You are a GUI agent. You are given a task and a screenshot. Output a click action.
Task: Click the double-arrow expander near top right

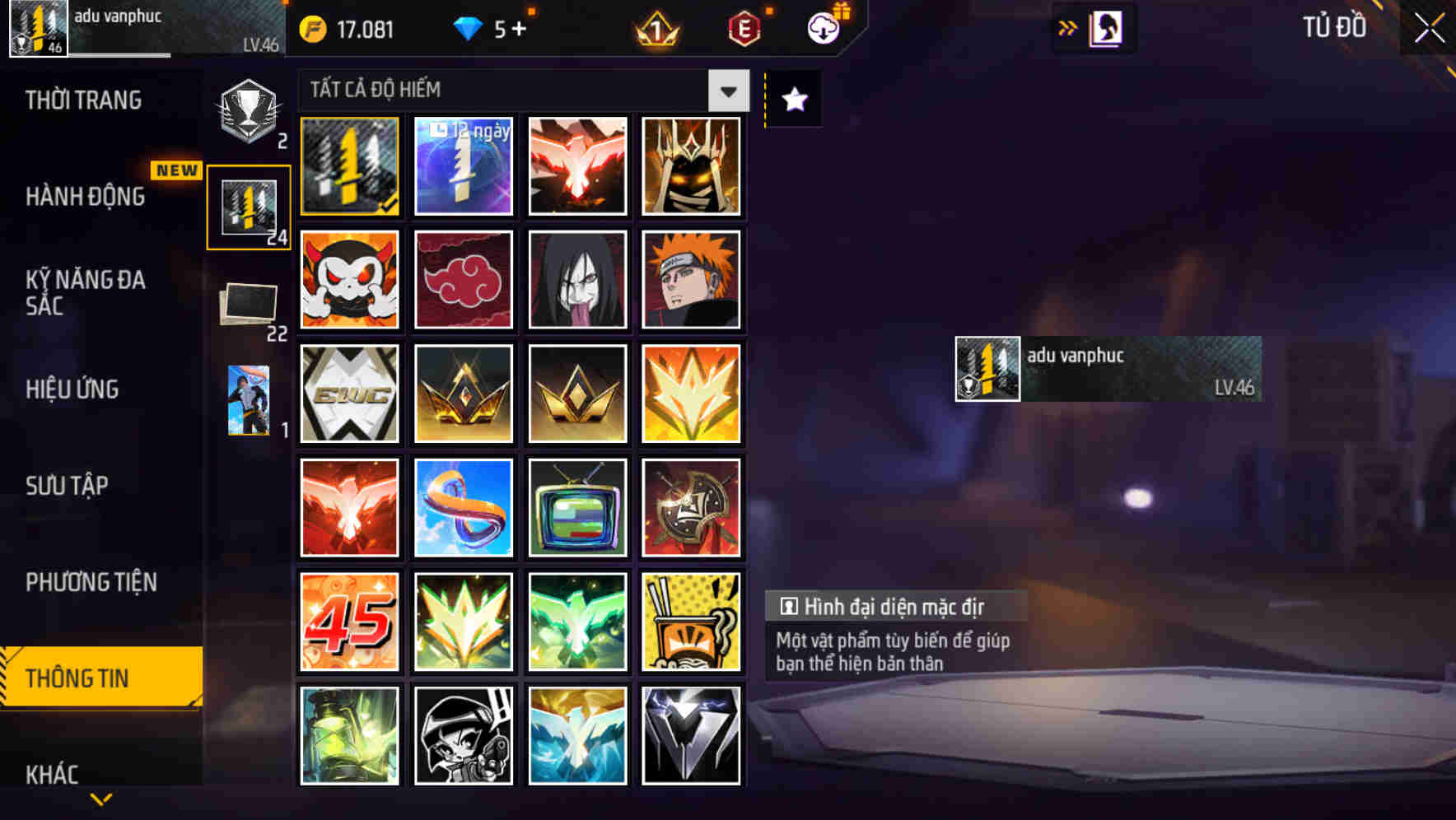[x=1066, y=26]
